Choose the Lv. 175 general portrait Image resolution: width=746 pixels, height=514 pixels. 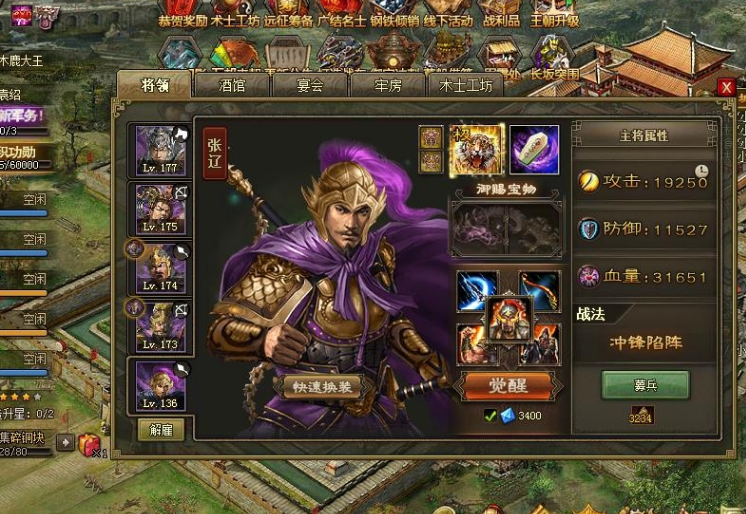(159, 209)
